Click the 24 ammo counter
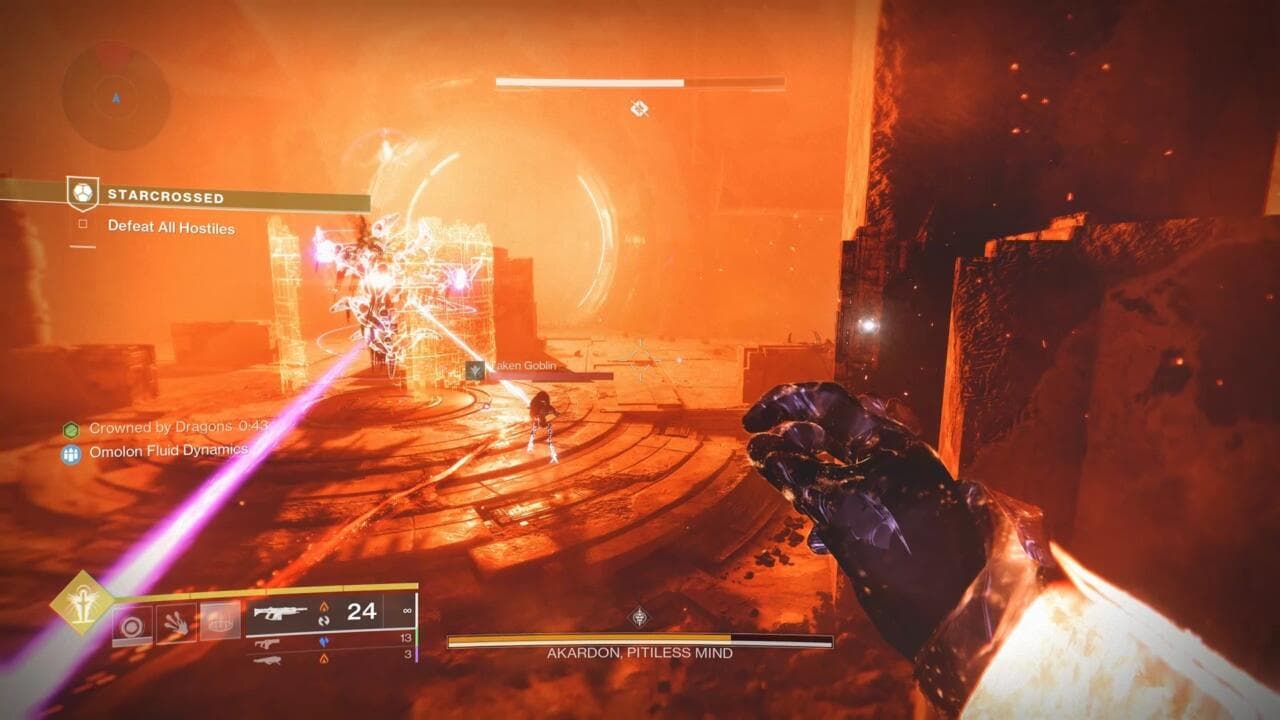 (x=363, y=611)
